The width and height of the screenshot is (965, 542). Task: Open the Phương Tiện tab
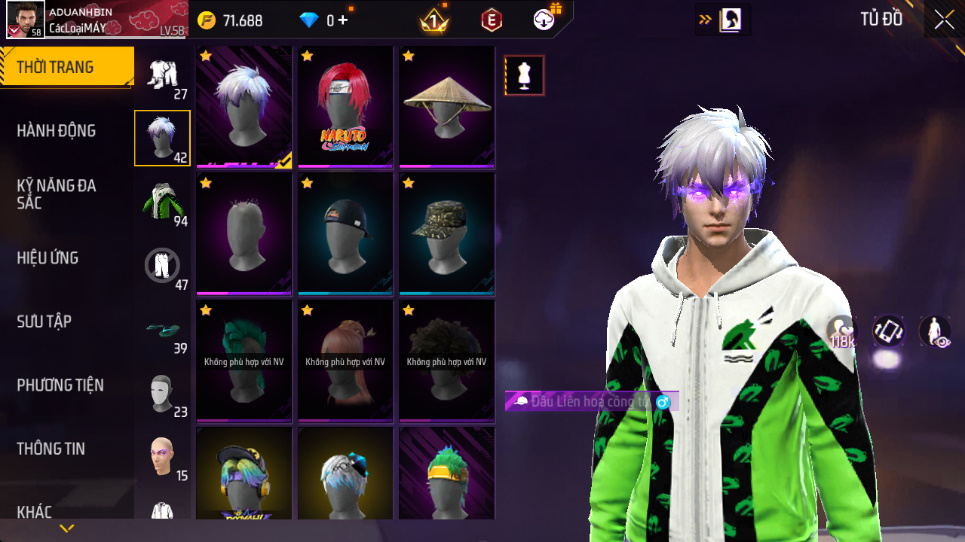(60, 385)
